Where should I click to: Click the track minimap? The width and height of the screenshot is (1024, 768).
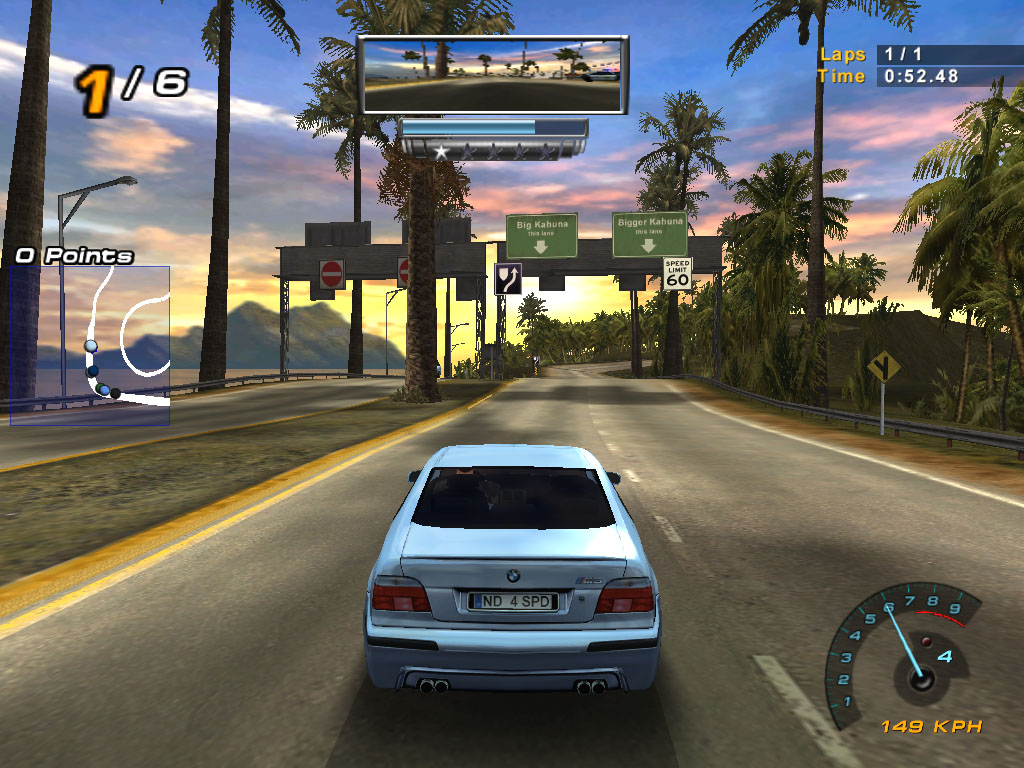(90, 345)
